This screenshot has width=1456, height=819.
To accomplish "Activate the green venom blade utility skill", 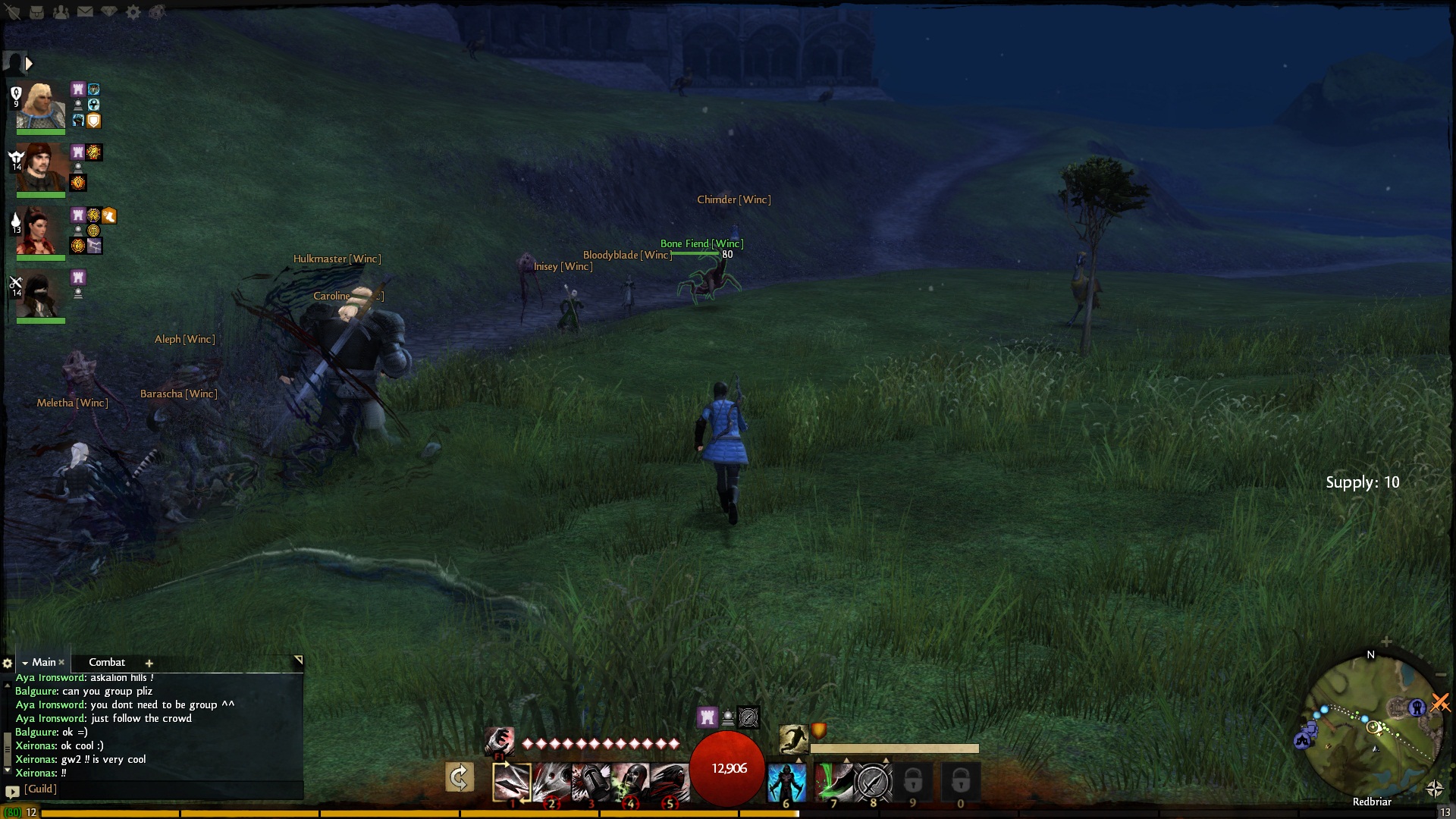I will point(833,780).
